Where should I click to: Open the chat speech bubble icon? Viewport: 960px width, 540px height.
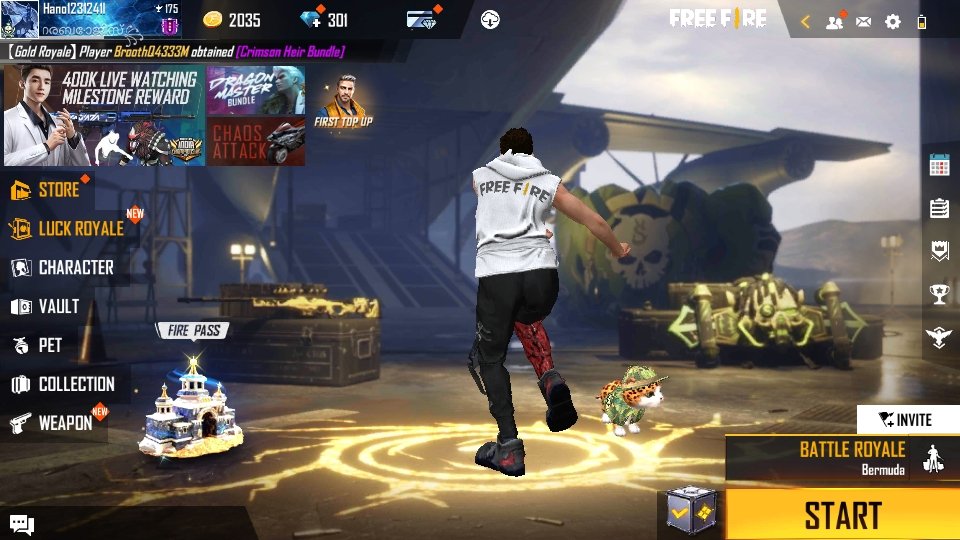[x=22, y=524]
